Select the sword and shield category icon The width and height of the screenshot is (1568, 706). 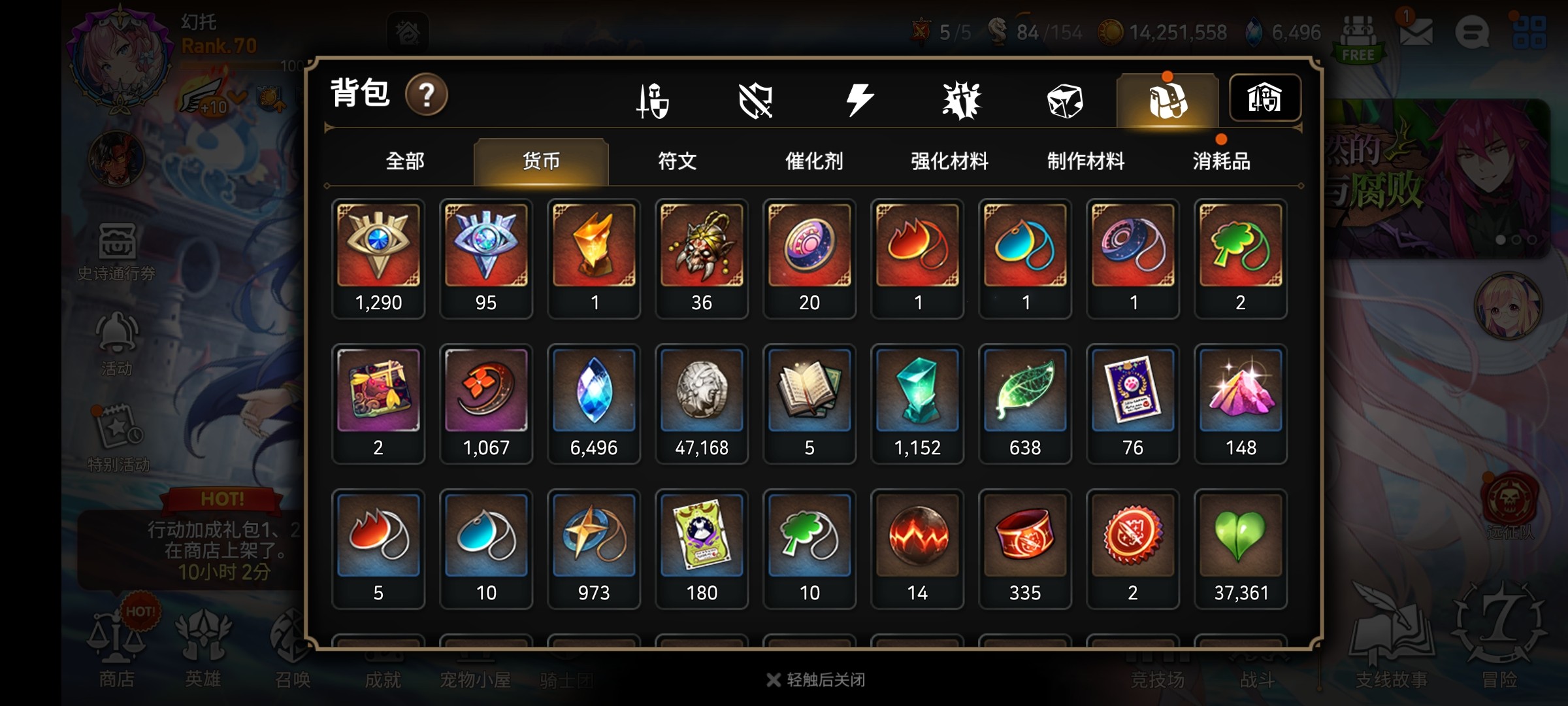click(x=653, y=100)
